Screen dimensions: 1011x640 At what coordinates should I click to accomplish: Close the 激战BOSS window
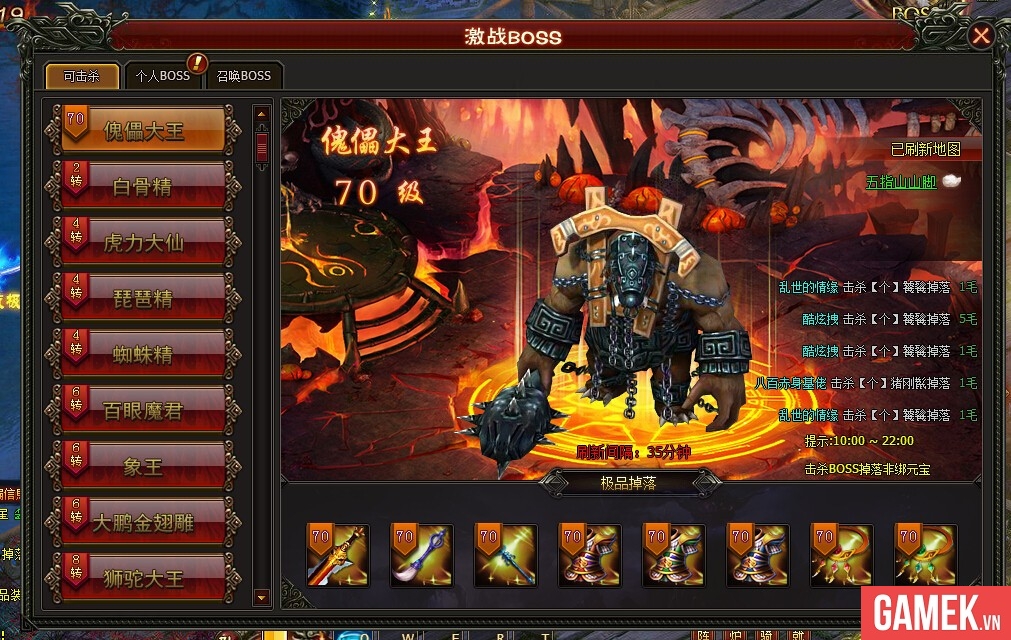981,36
